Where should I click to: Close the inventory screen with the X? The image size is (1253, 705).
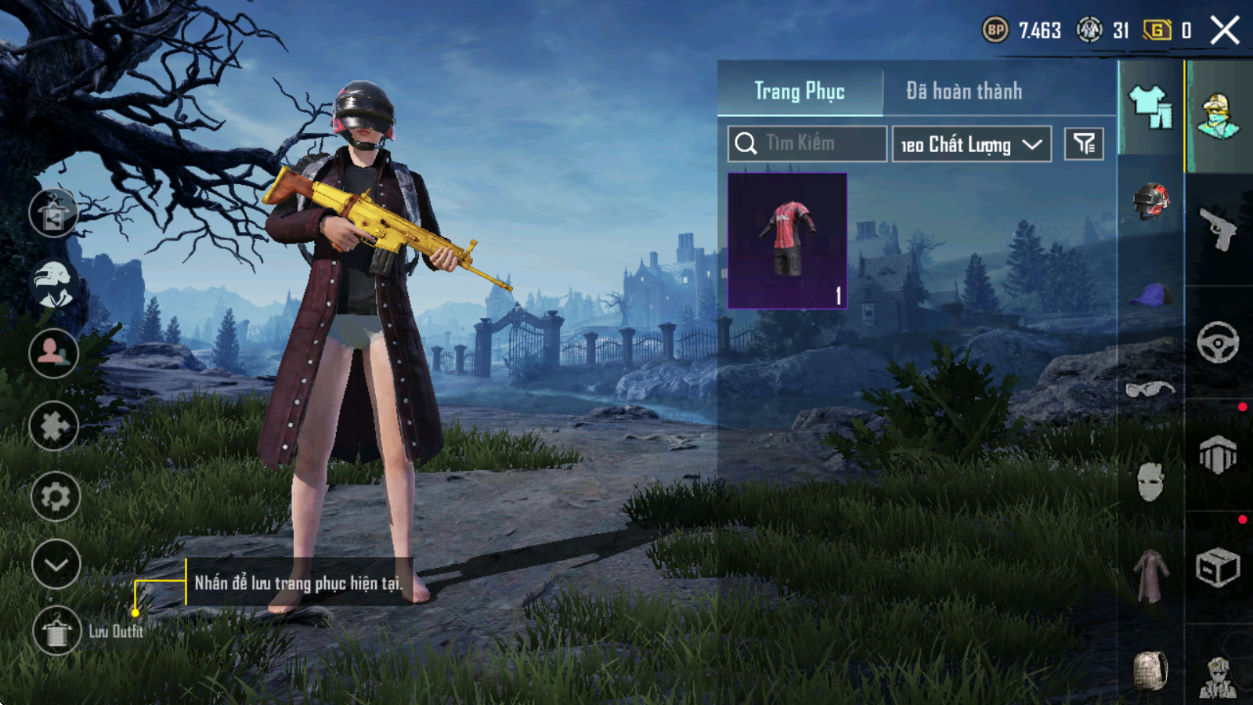(x=1225, y=30)
